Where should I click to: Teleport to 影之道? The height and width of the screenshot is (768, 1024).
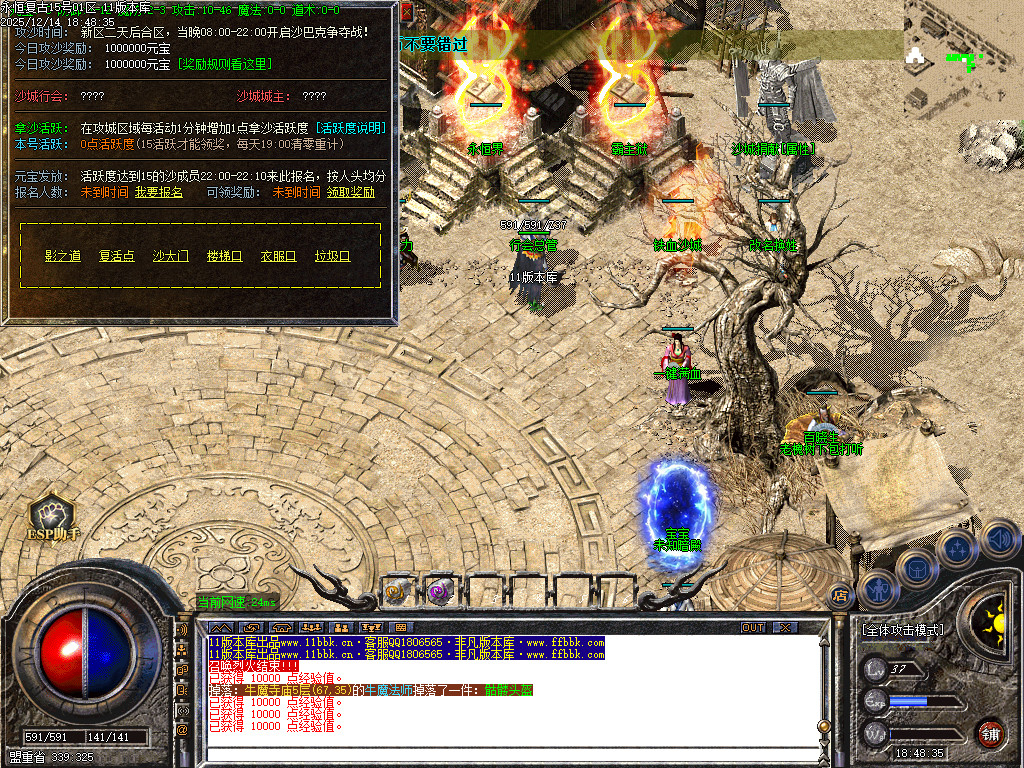(63, 256)
